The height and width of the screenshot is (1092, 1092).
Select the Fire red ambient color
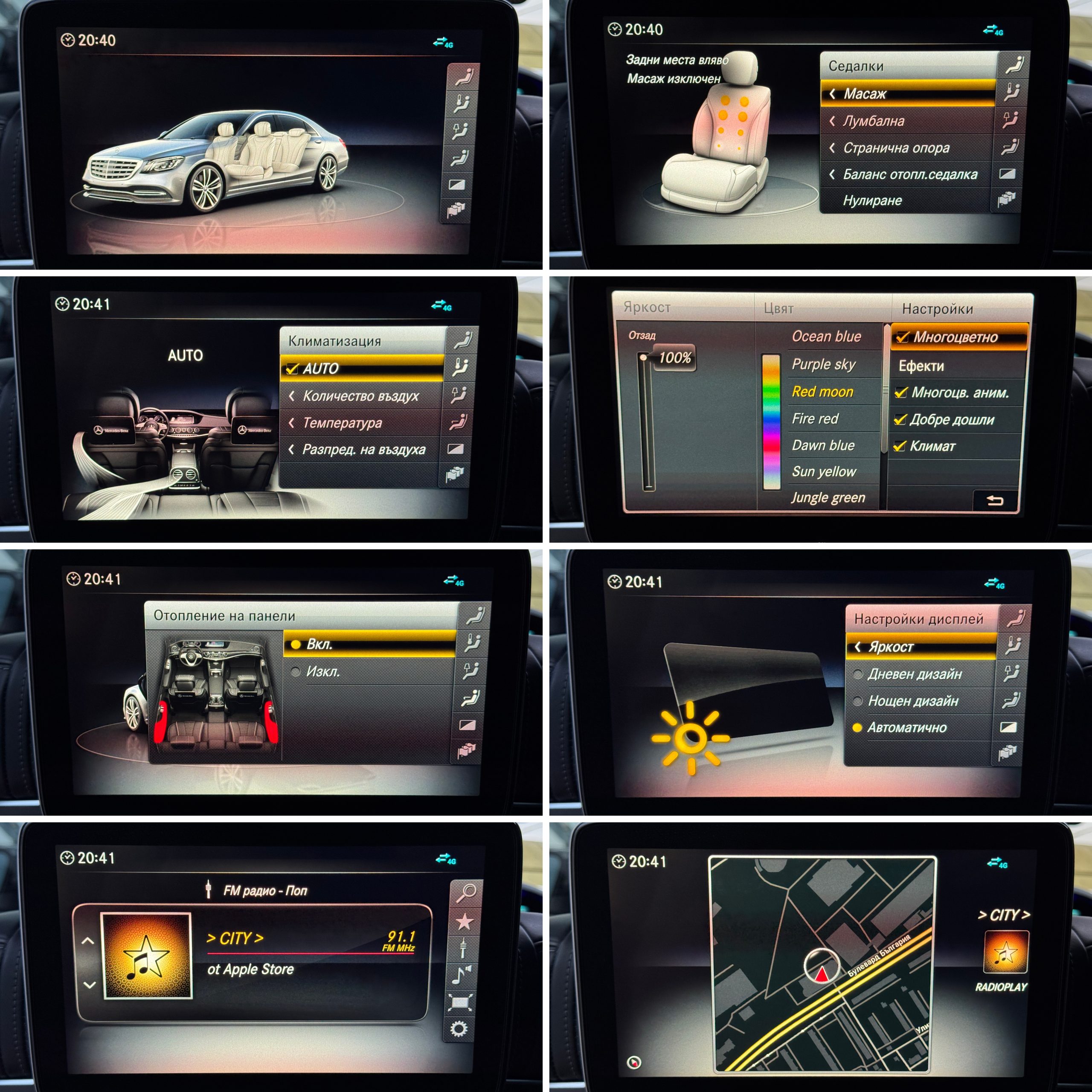[x=815, y=419]
